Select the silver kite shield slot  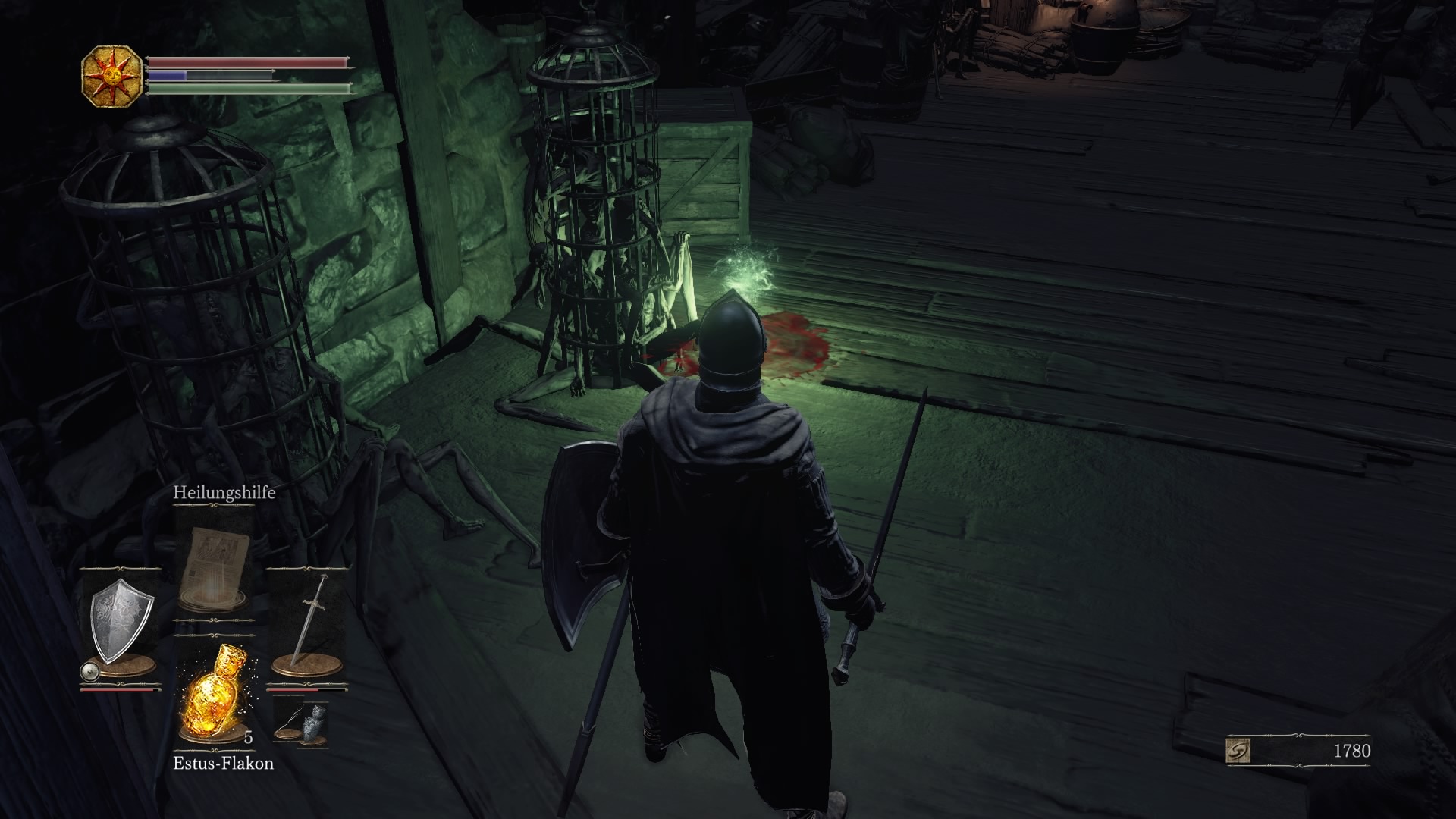pyautogui.click(x=121, y=623)
